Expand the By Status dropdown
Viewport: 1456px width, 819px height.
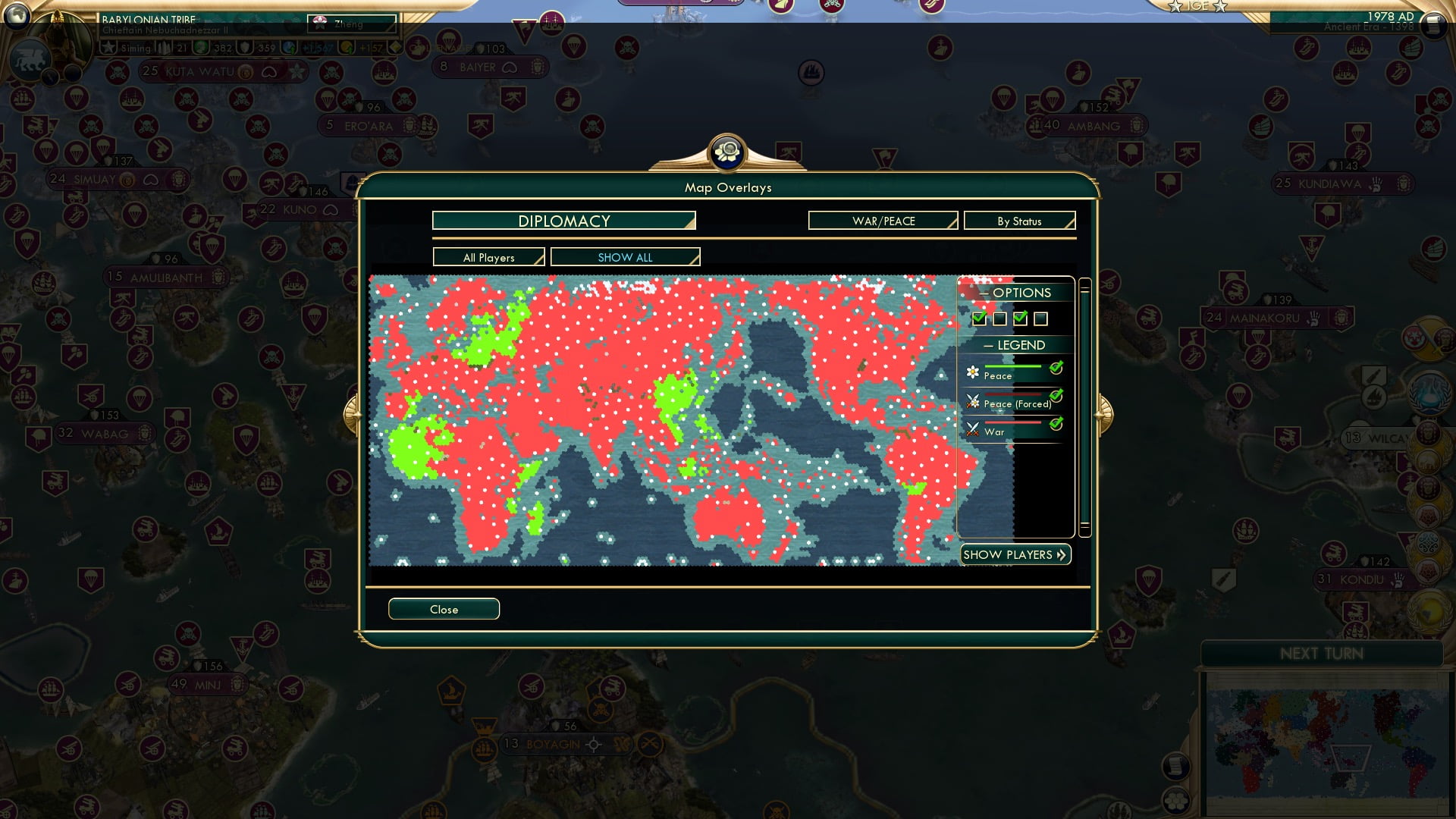(x=1019, y=221)
